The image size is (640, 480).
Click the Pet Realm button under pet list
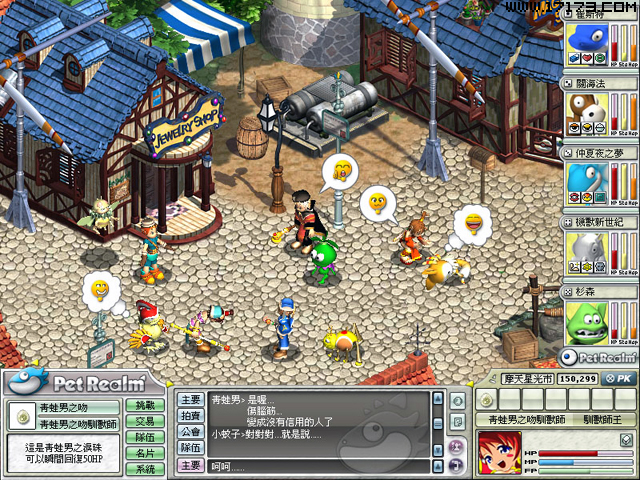click(x=599, y=356)
